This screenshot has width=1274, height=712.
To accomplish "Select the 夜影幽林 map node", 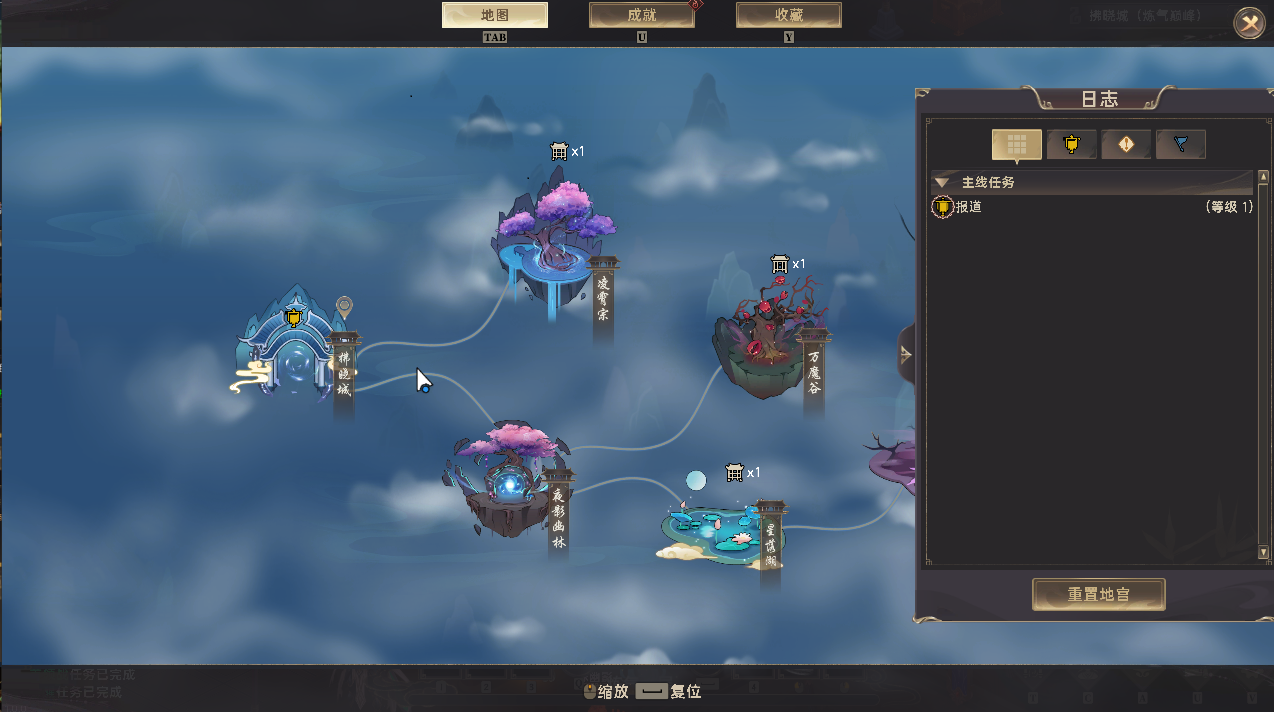I will (507, 478).
